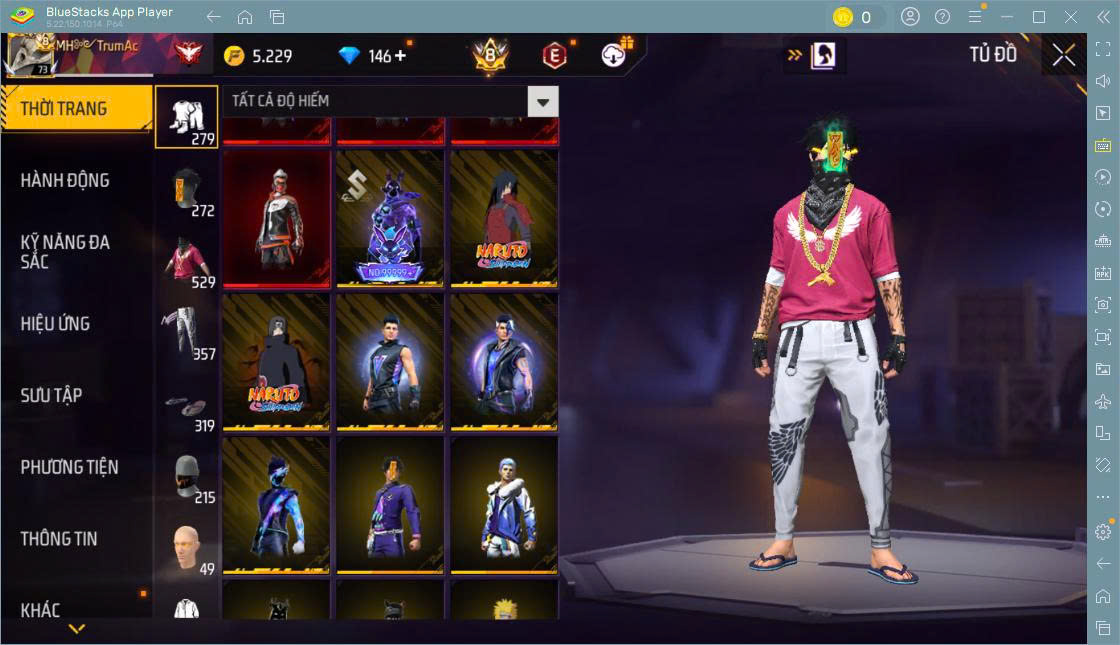Open the Sưu Tập section
Viewport: 1120px width, 645px height.
(x=52, y=396)
